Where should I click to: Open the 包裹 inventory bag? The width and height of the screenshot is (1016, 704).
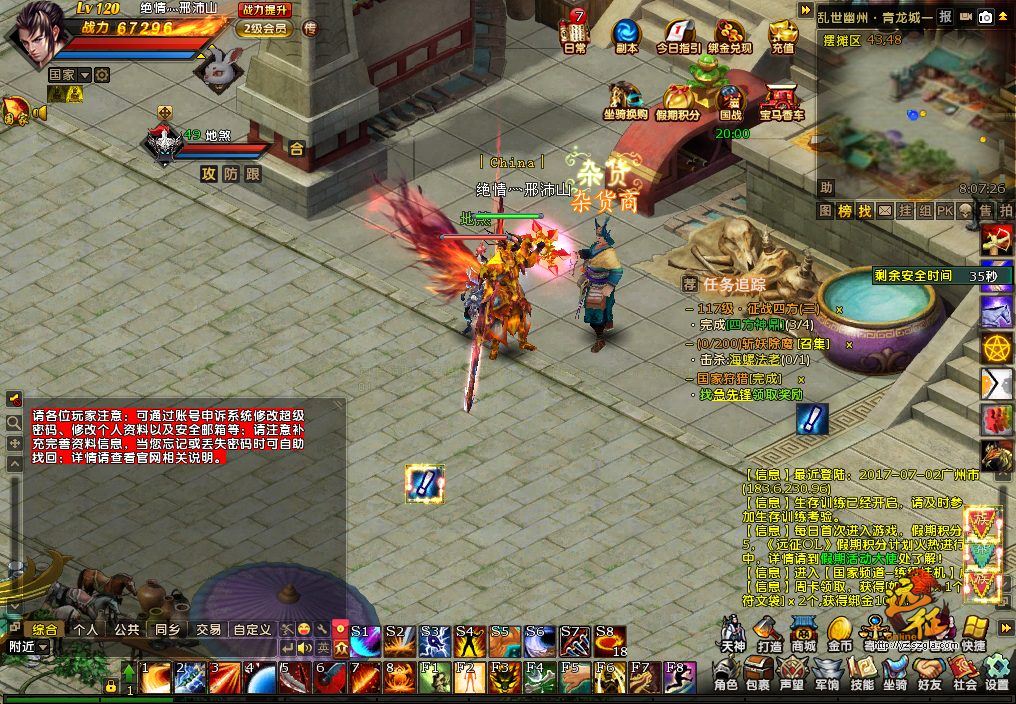pos(758,672)
